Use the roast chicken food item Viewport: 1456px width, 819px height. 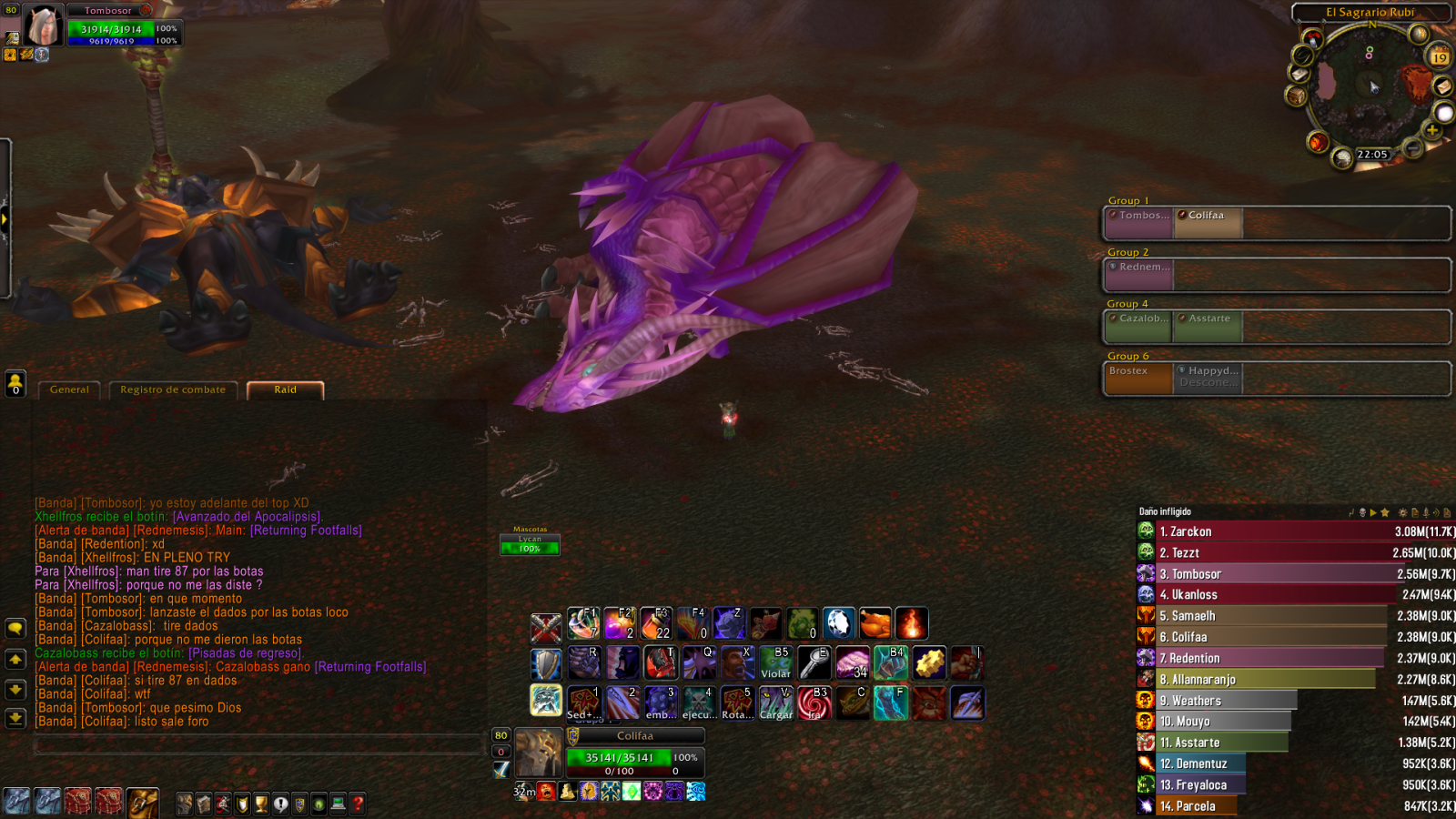coord(875,624)
